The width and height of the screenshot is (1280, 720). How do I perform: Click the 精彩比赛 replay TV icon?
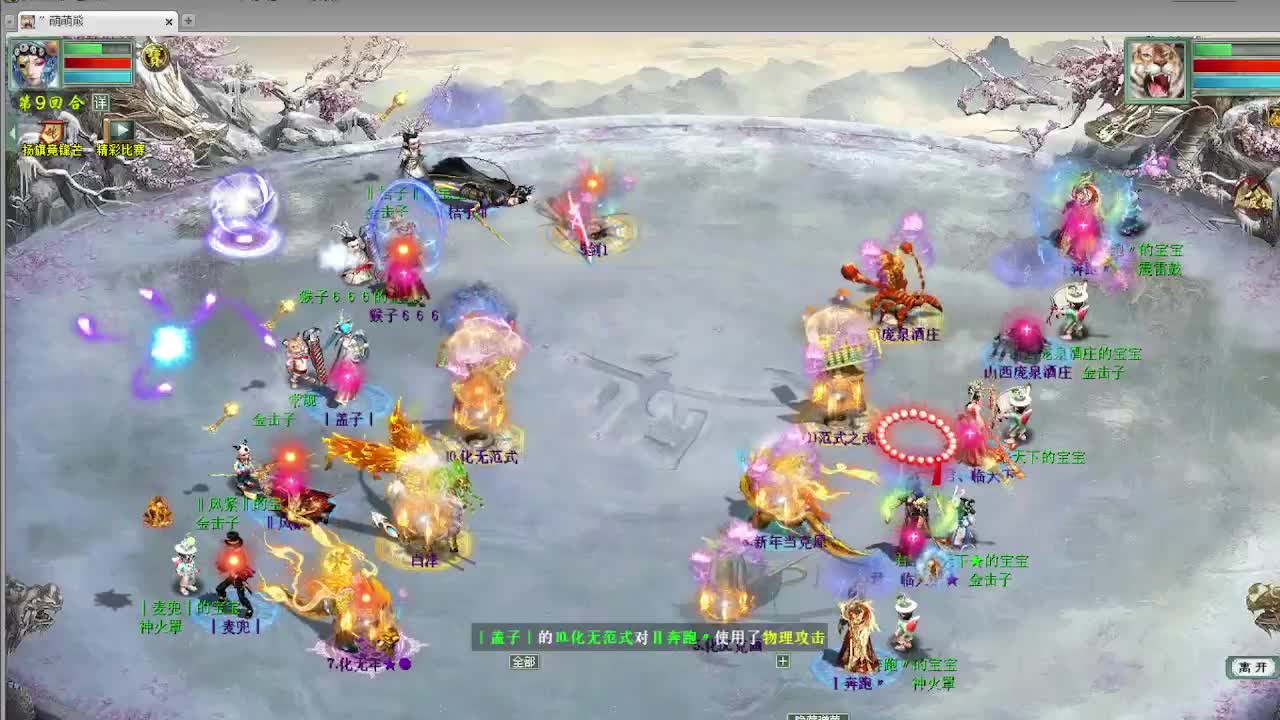[x=120, y=131]
